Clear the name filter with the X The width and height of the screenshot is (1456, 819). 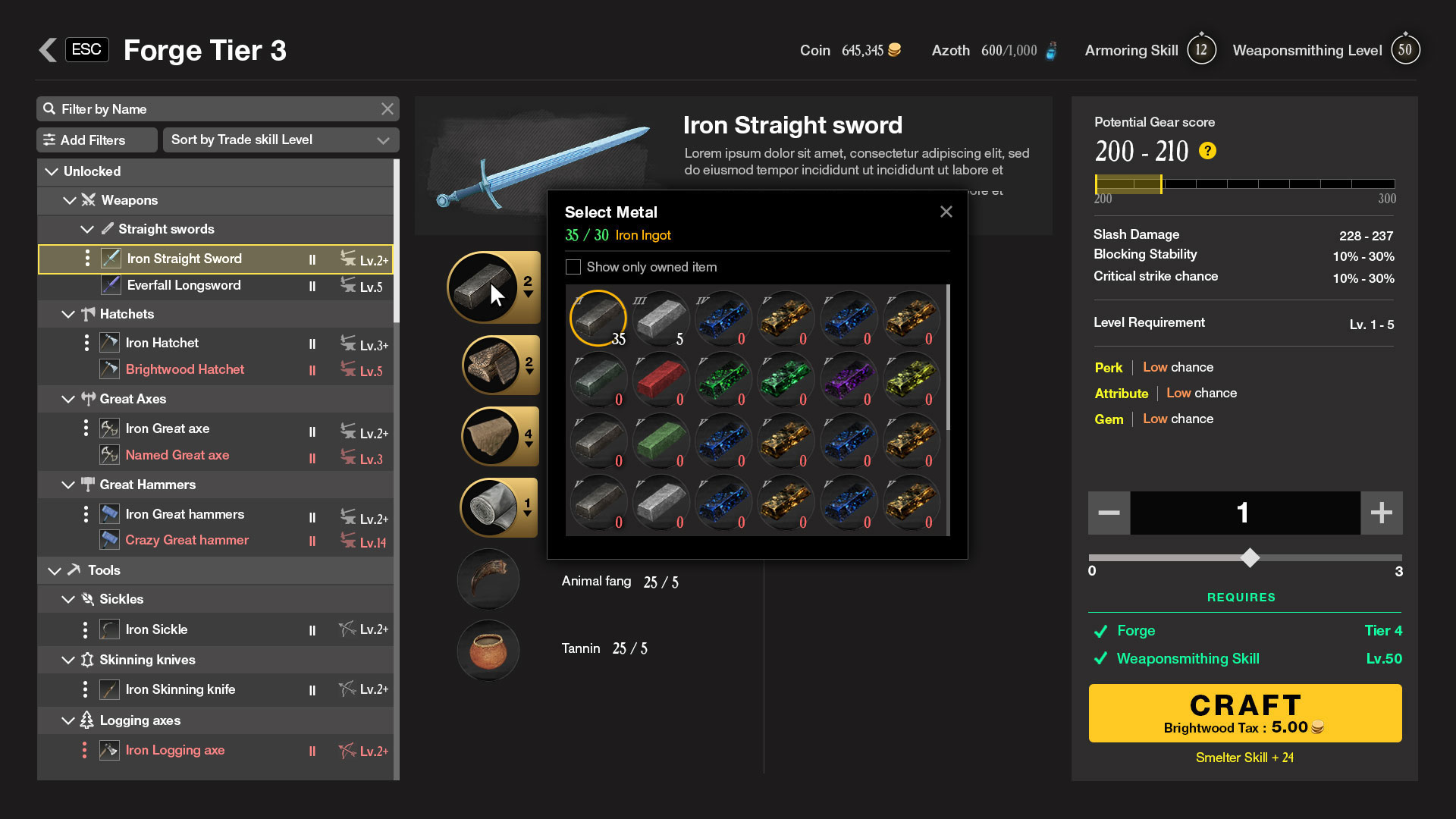388,109
